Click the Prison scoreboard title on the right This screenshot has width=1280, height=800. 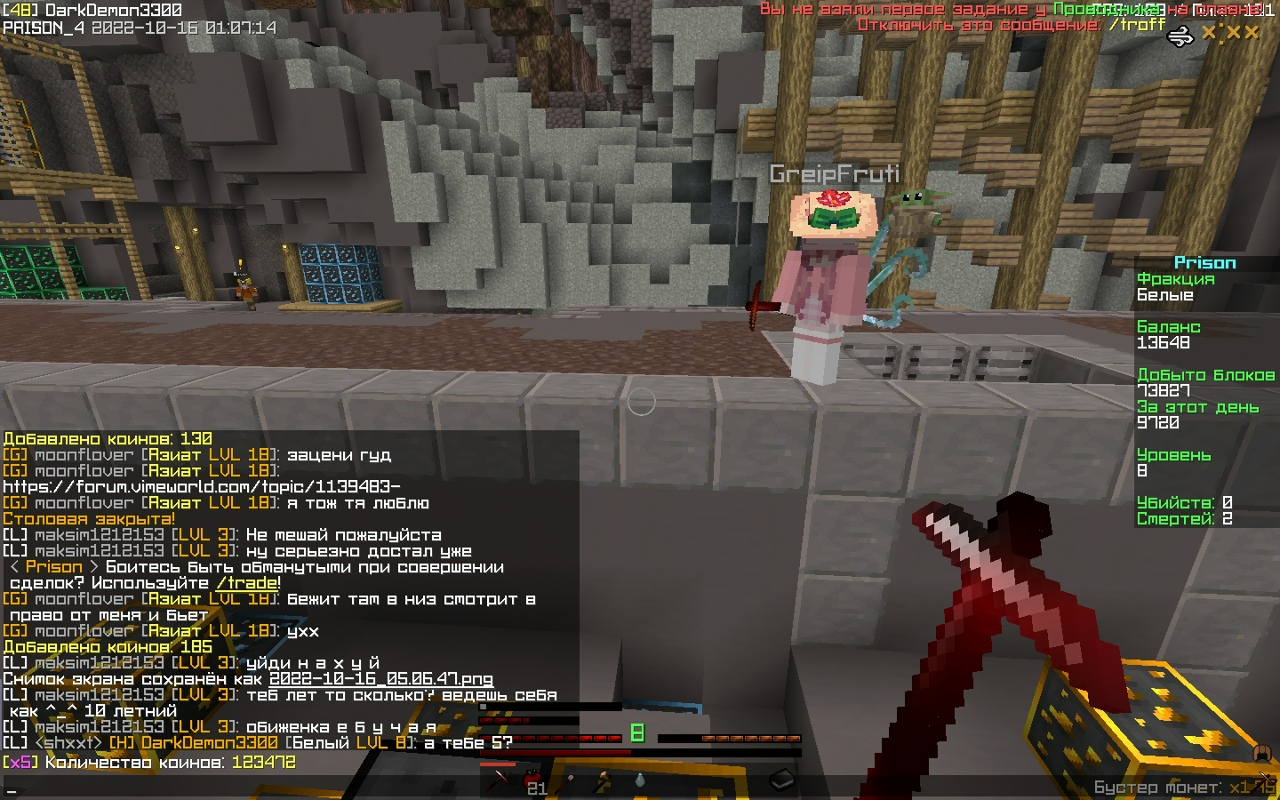tap(1205, 262)
